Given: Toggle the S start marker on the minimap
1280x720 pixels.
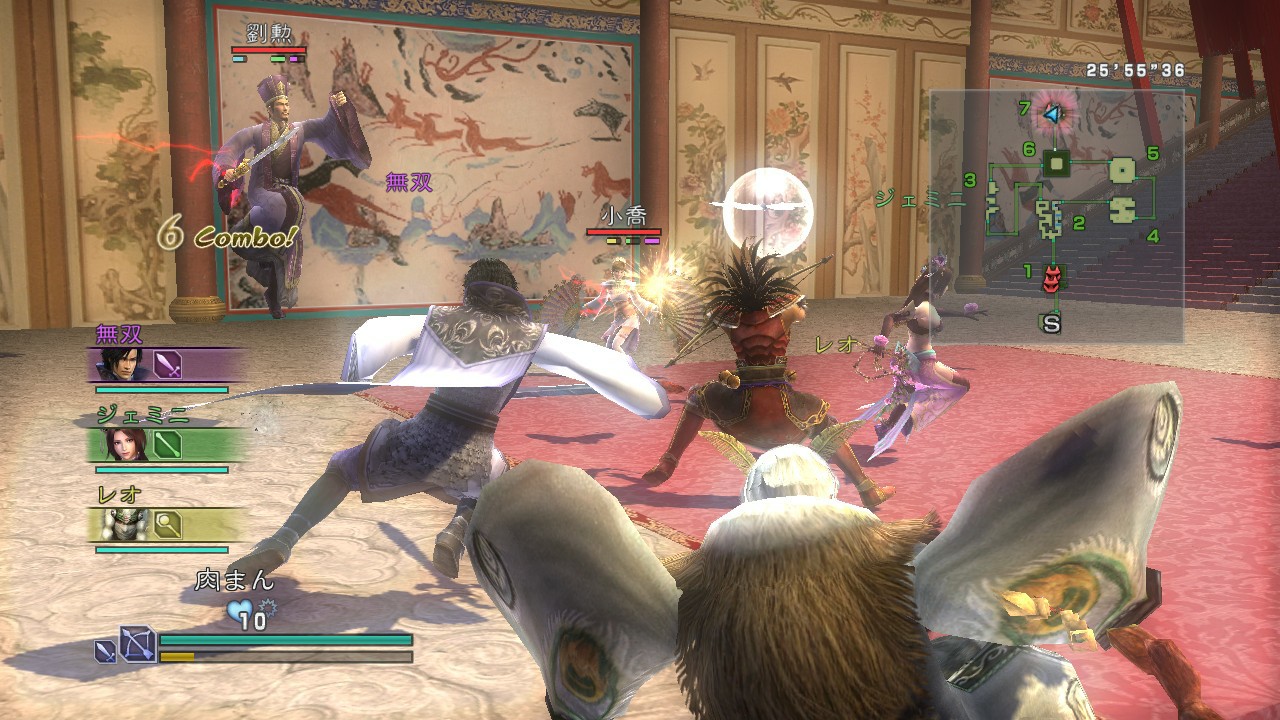Looking at the screenshot, I should tap(1049, 320).
